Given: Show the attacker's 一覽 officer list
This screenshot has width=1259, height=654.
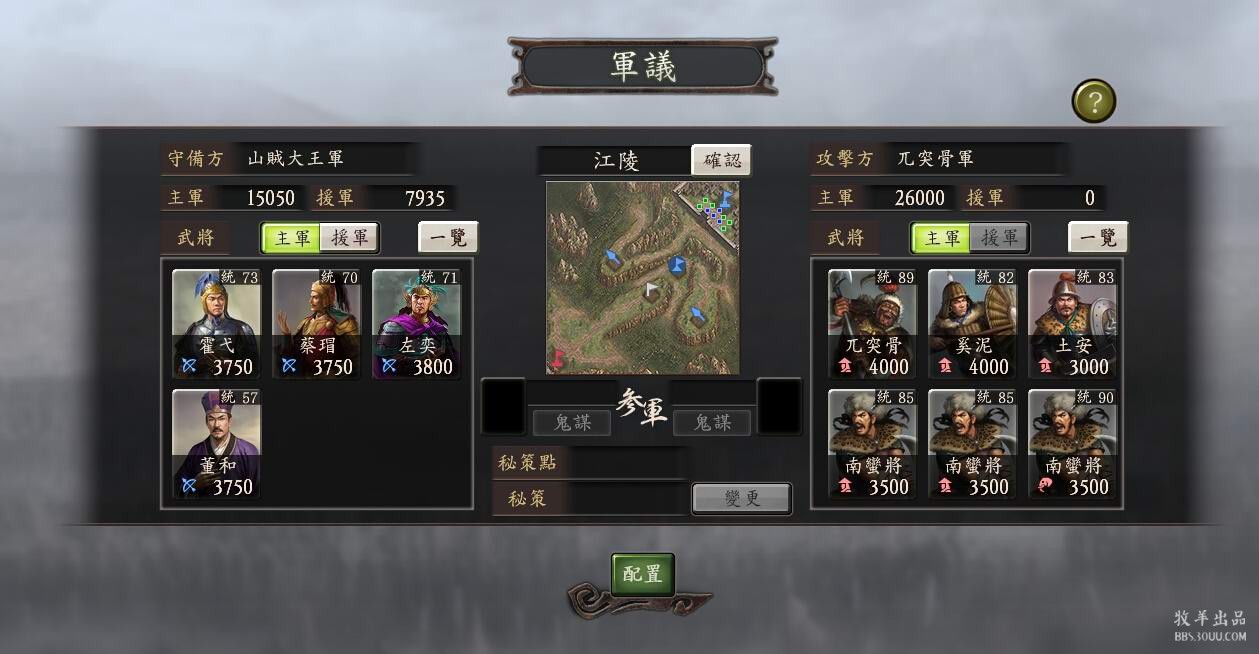Looking at the screenshot, I should (x=1098, y=238).
